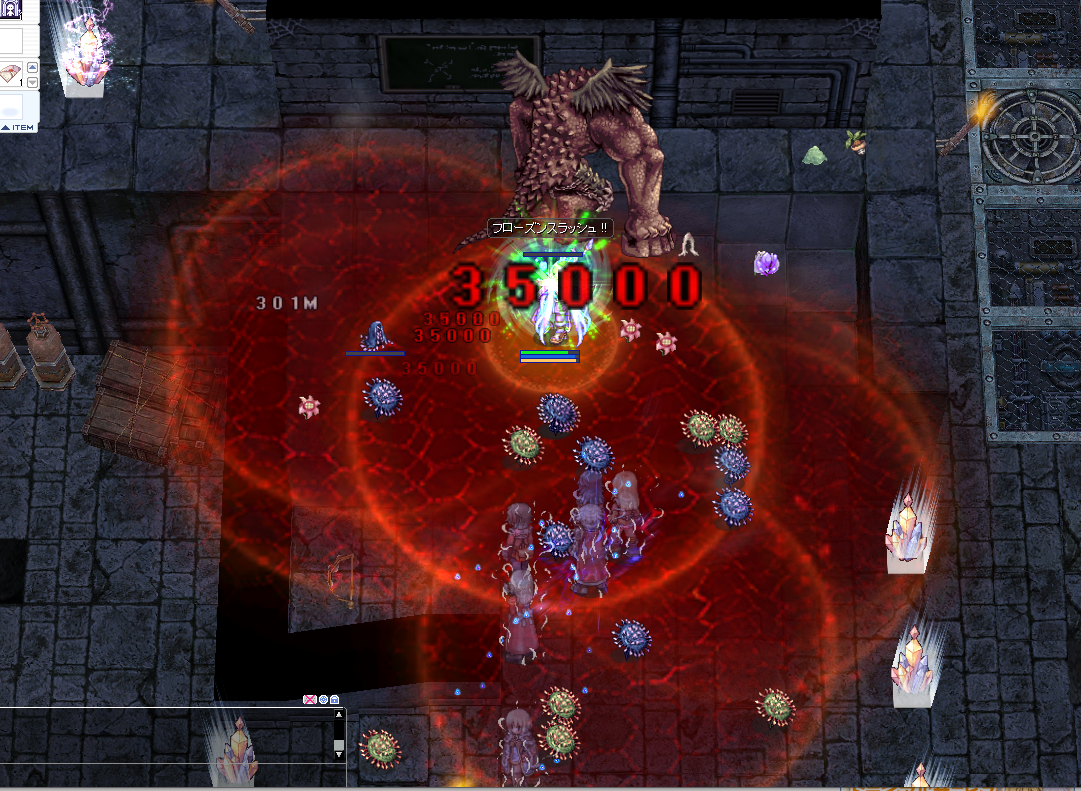Click the crossed-out pink chat icon
1081x791 pixels.
(310, 700)
